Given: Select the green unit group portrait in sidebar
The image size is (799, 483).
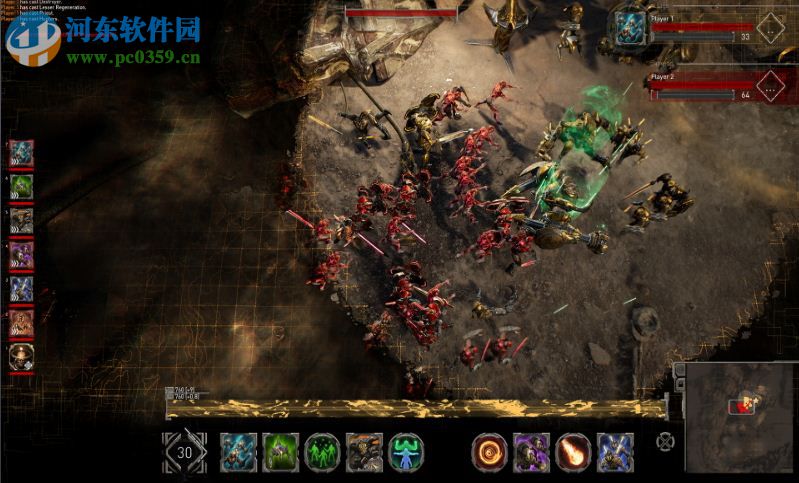Looking at the screenshot, I should tap(22, 187).
